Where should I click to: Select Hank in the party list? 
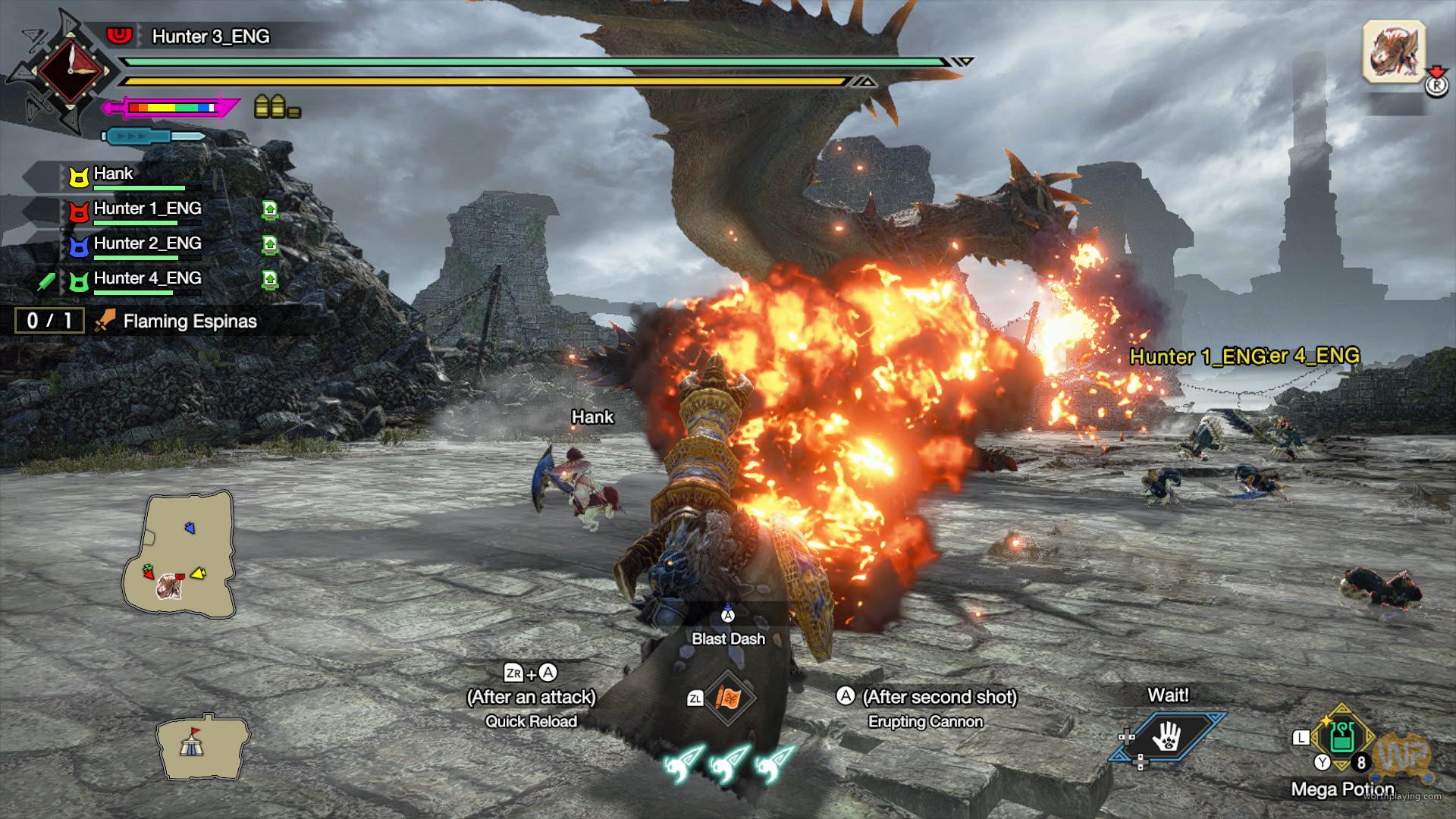tap(114, 174)
